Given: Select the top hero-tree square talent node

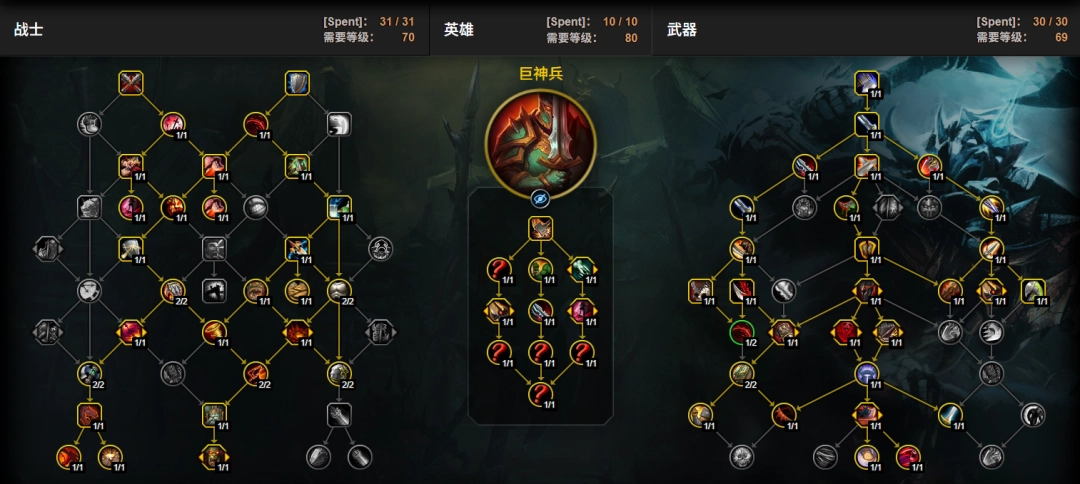Looking at the screenshot, I should pos(540,228).
